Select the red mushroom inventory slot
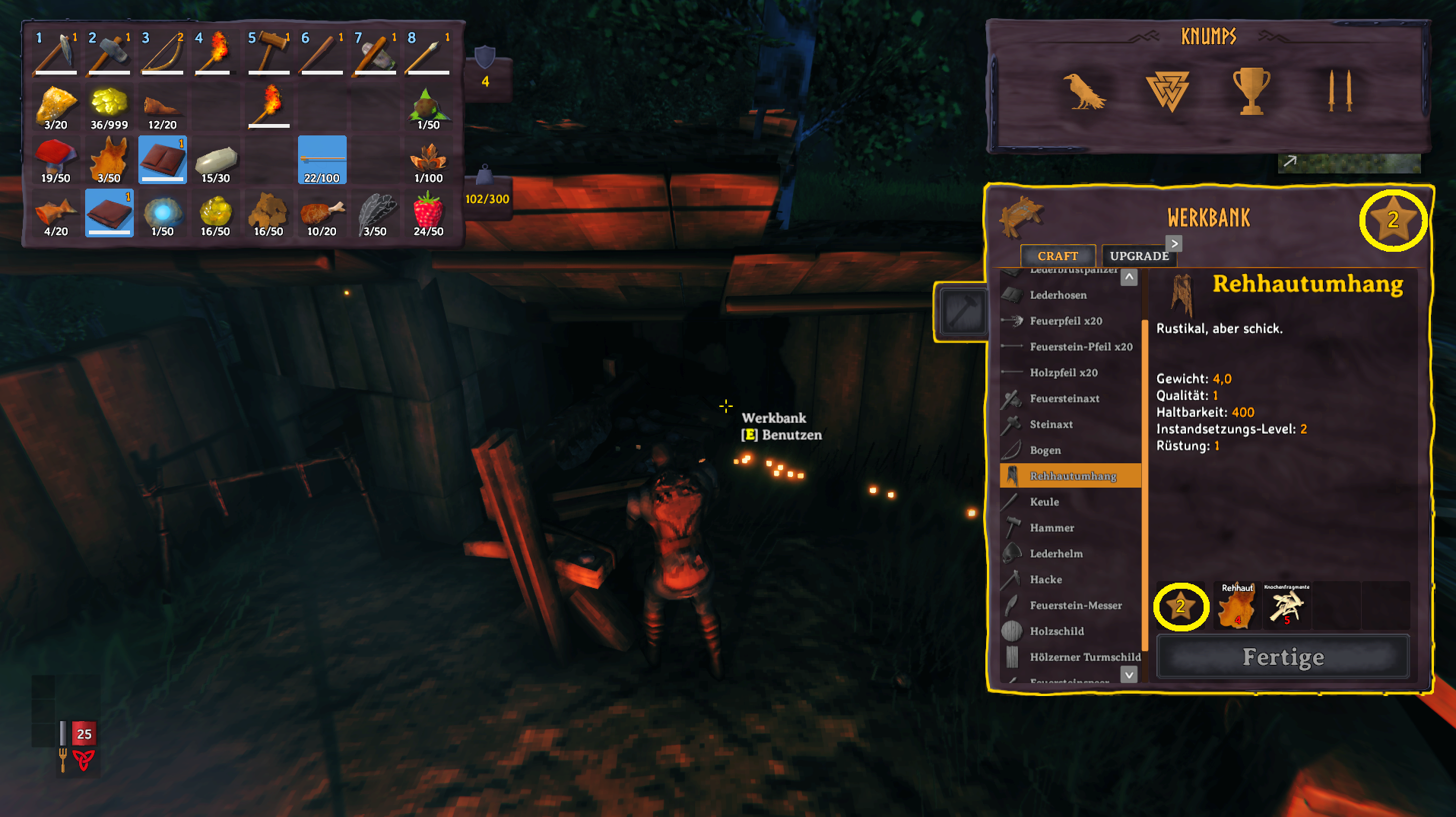The width and height of the screenshot is (1456, 817). click(x=56, y=161)
